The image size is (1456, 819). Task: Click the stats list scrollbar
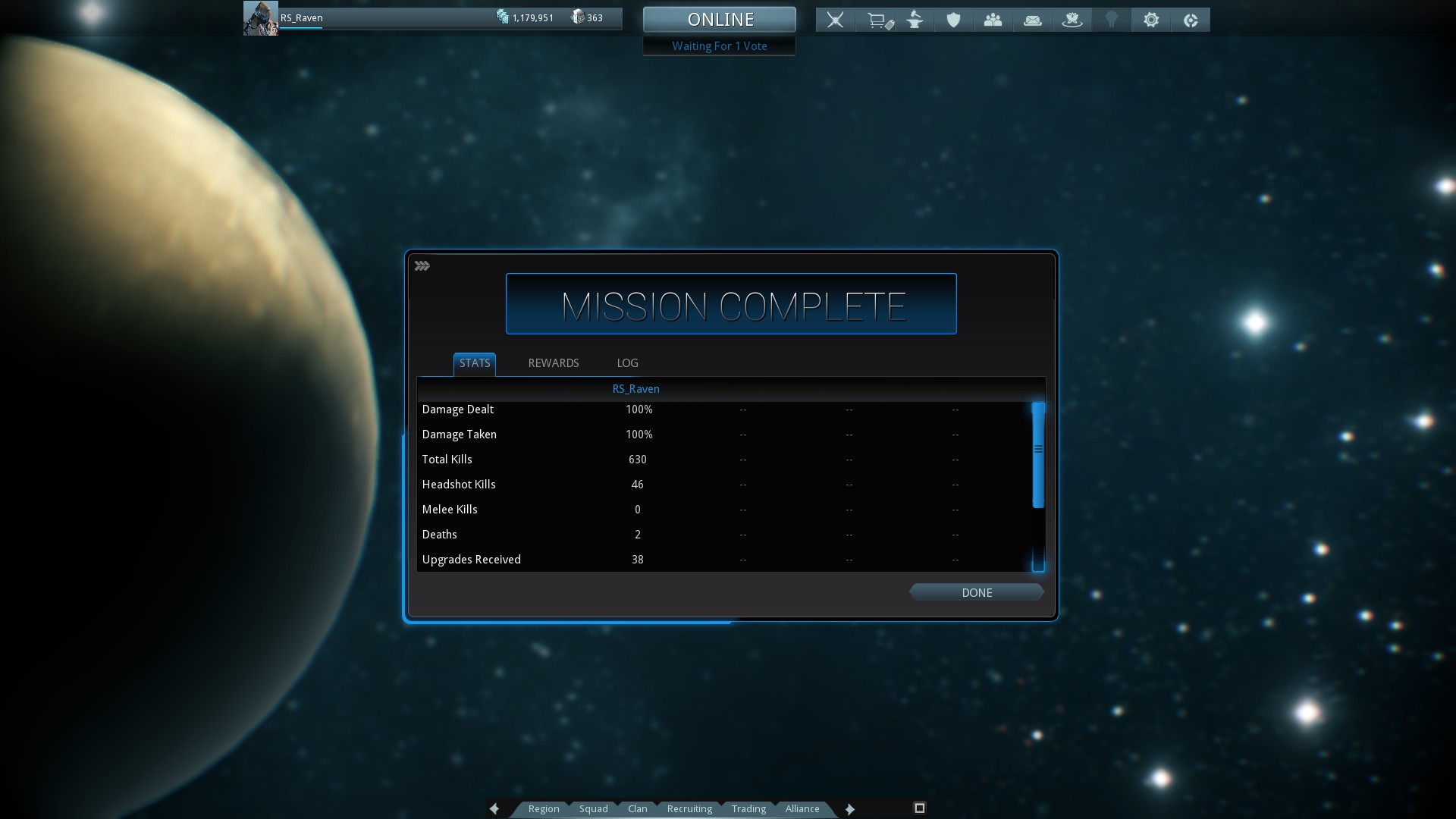(1038, 456)
